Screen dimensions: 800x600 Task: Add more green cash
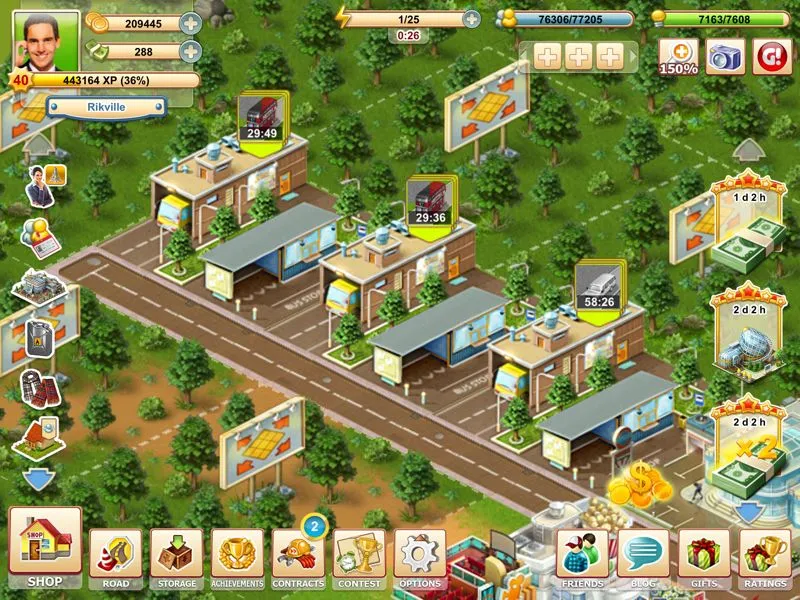(x=190, y=51)
